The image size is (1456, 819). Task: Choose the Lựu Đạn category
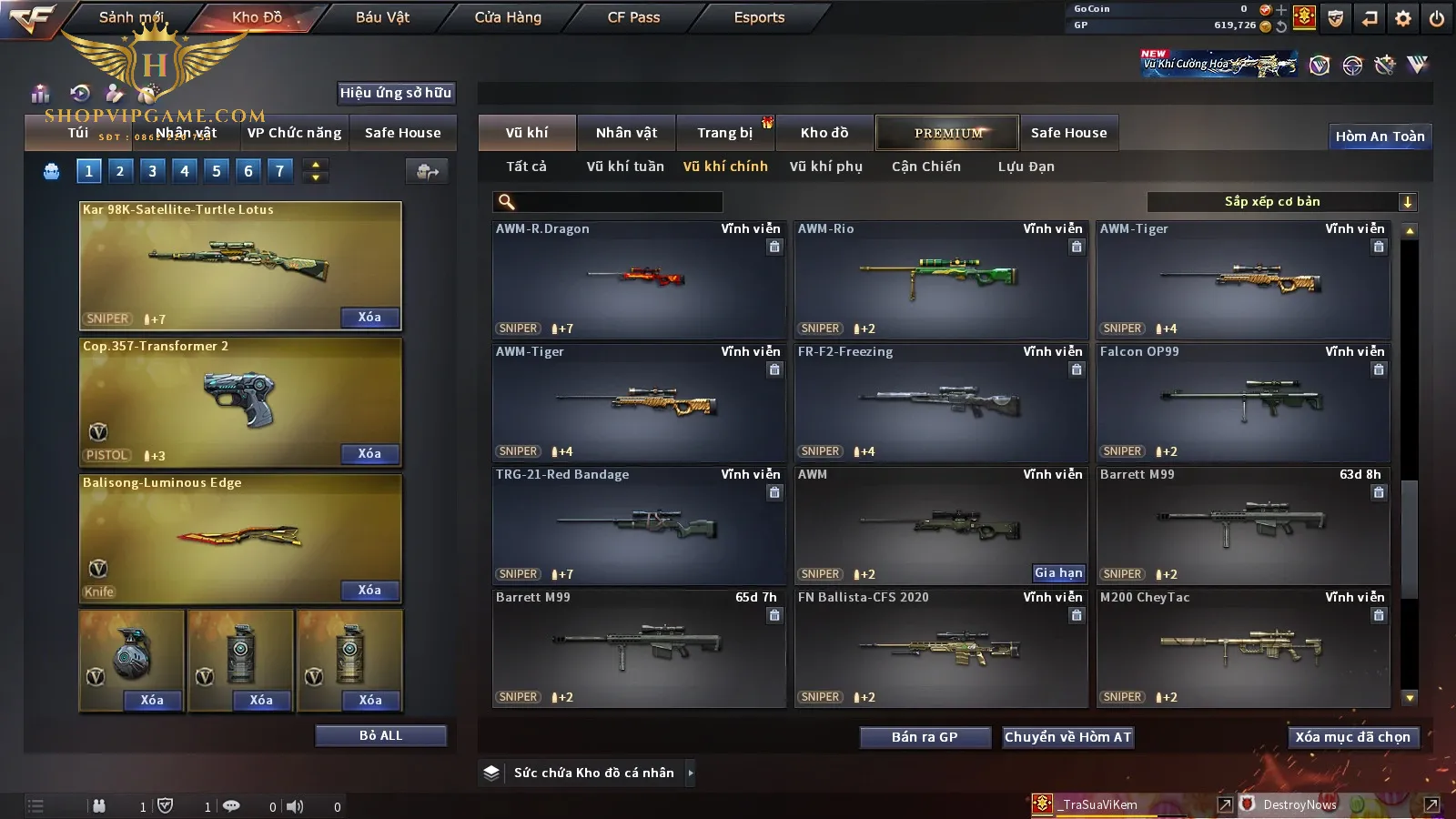[x=1026, y=167]
